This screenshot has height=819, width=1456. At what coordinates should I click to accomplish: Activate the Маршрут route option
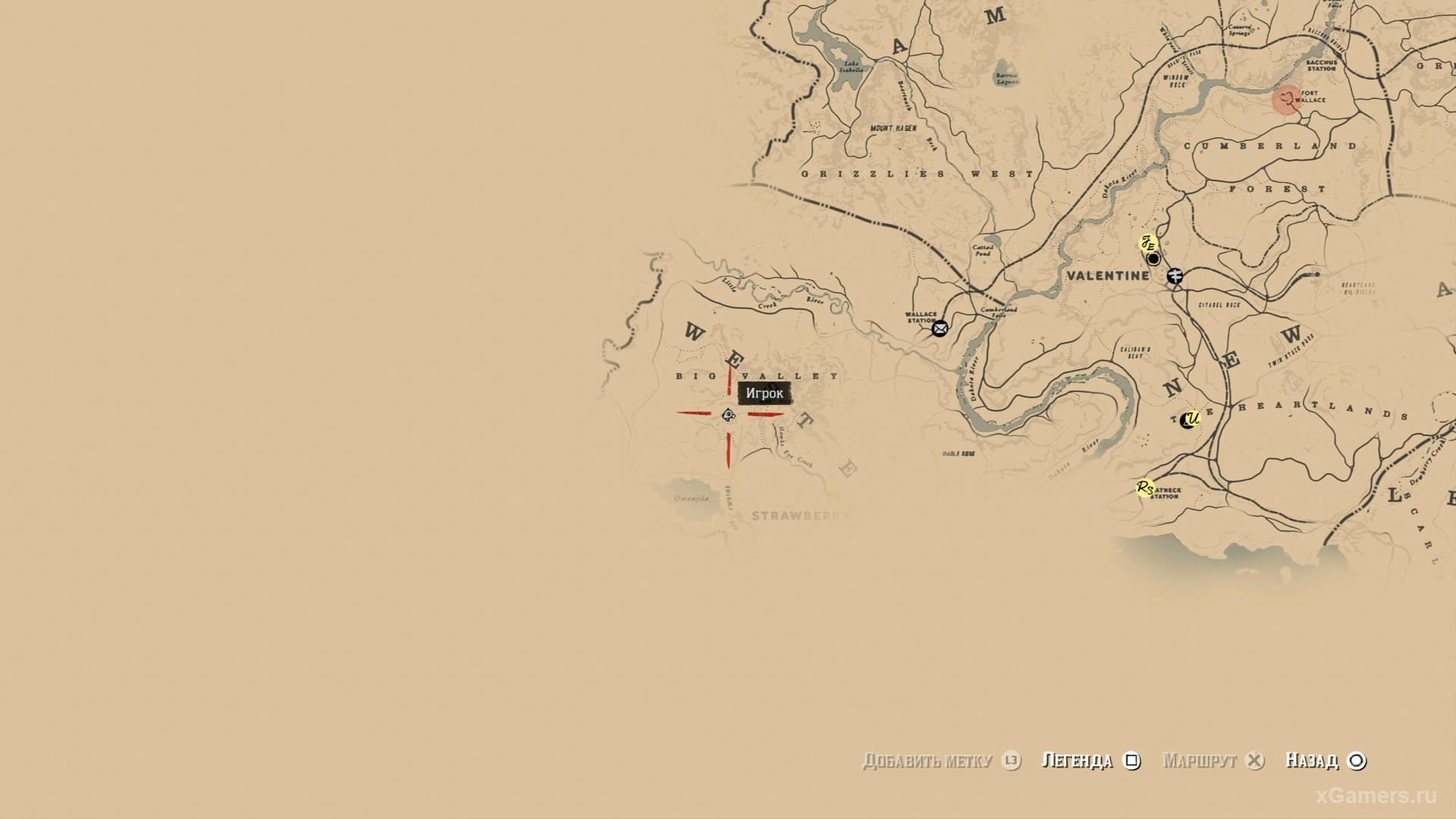[x=1213, y=761]
